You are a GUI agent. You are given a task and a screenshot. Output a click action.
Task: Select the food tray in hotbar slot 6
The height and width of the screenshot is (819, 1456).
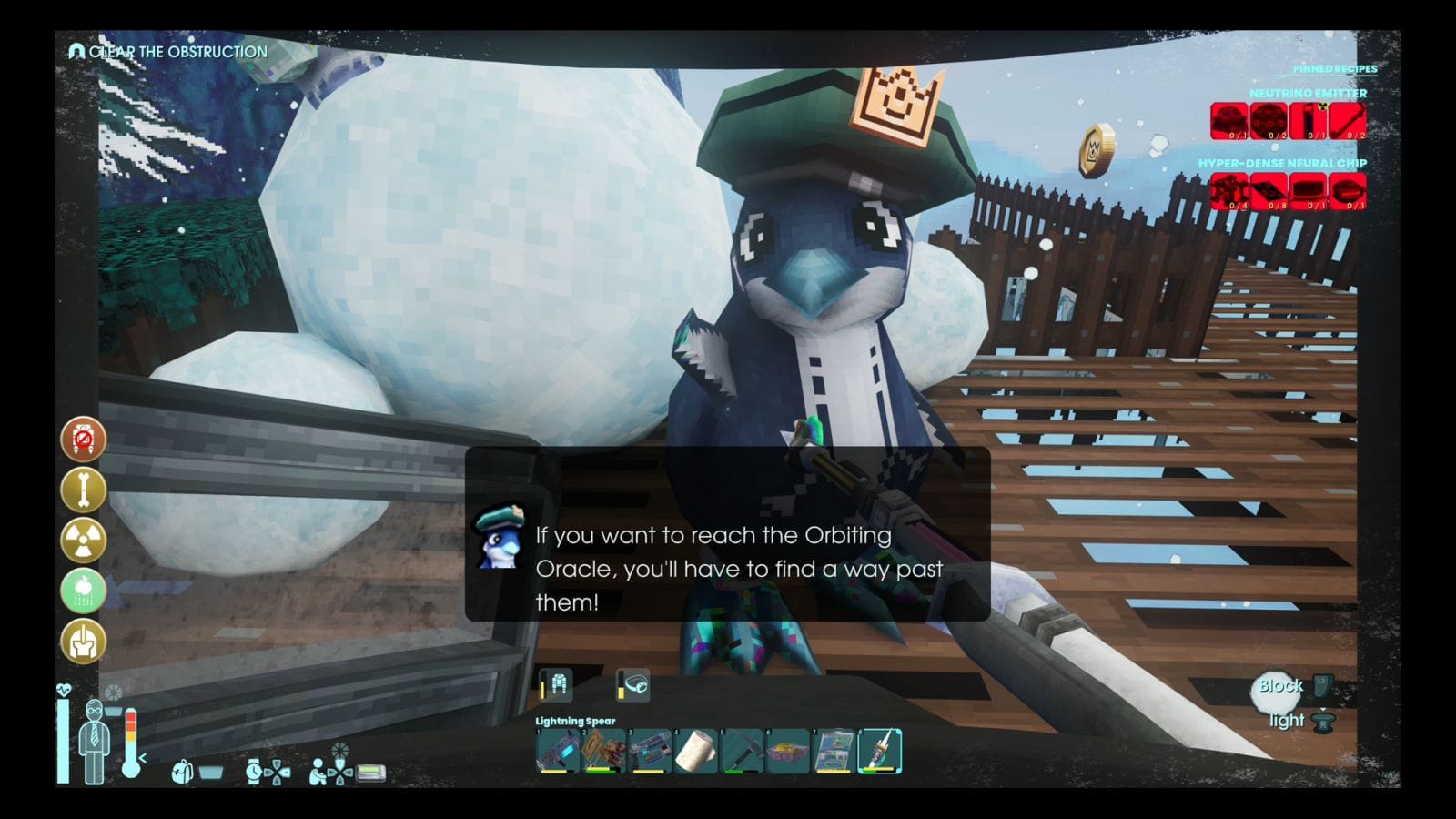788,752
